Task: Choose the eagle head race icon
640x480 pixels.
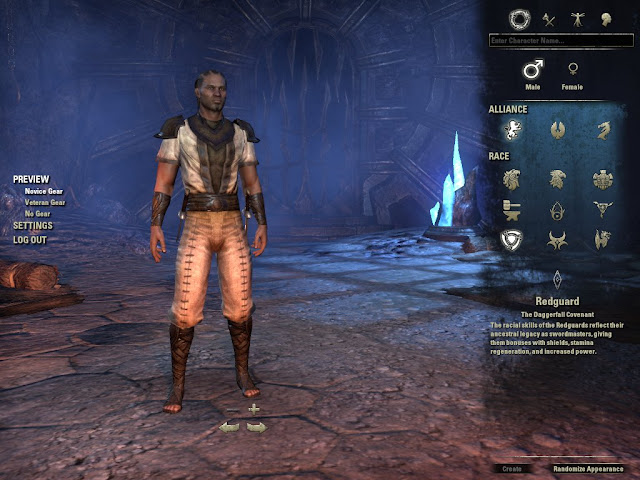Action: click(x=558, y=178)
